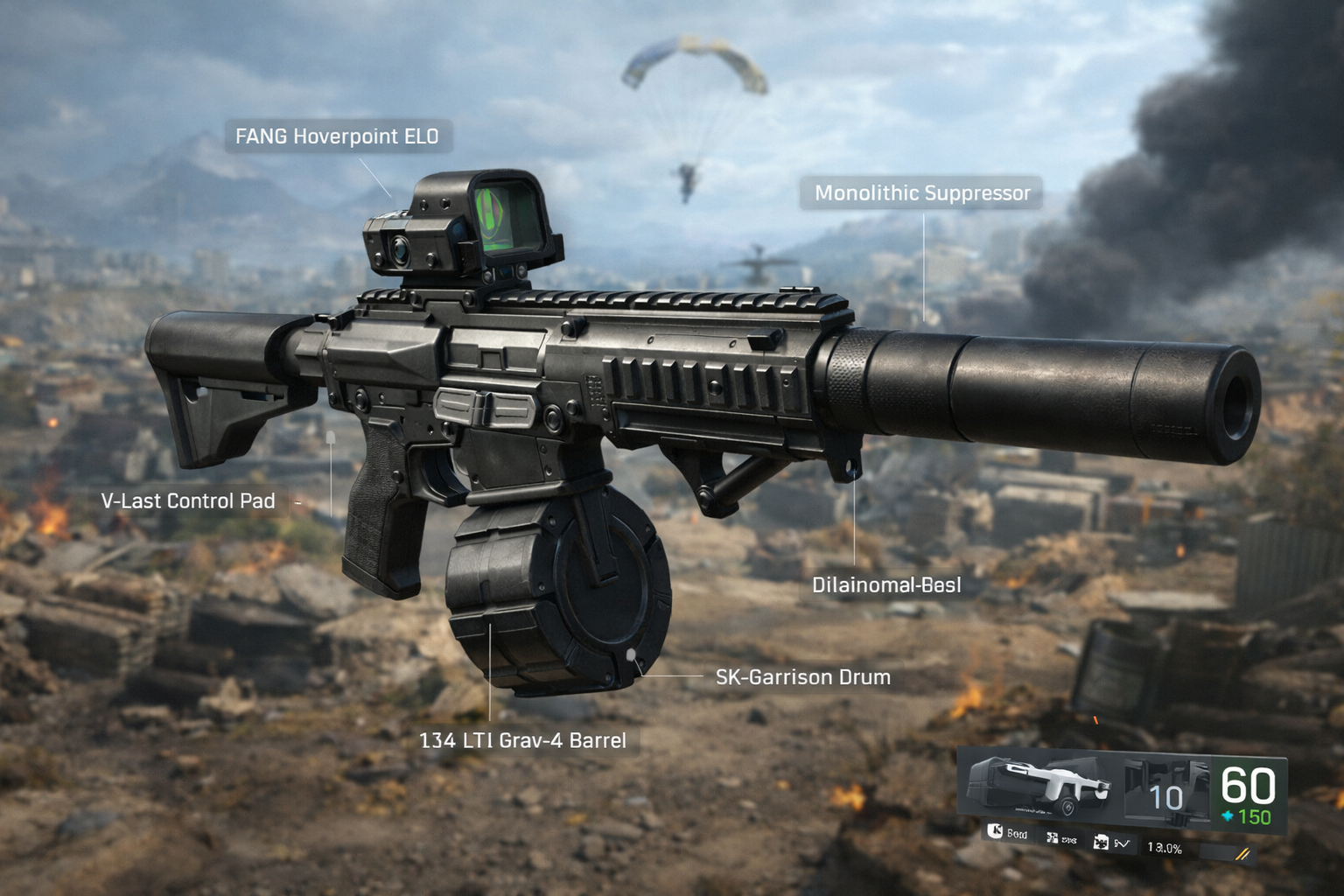
Task: Expand the 134 LTI Grav-4 Barrel callout
Action: [x=524, y=738]
